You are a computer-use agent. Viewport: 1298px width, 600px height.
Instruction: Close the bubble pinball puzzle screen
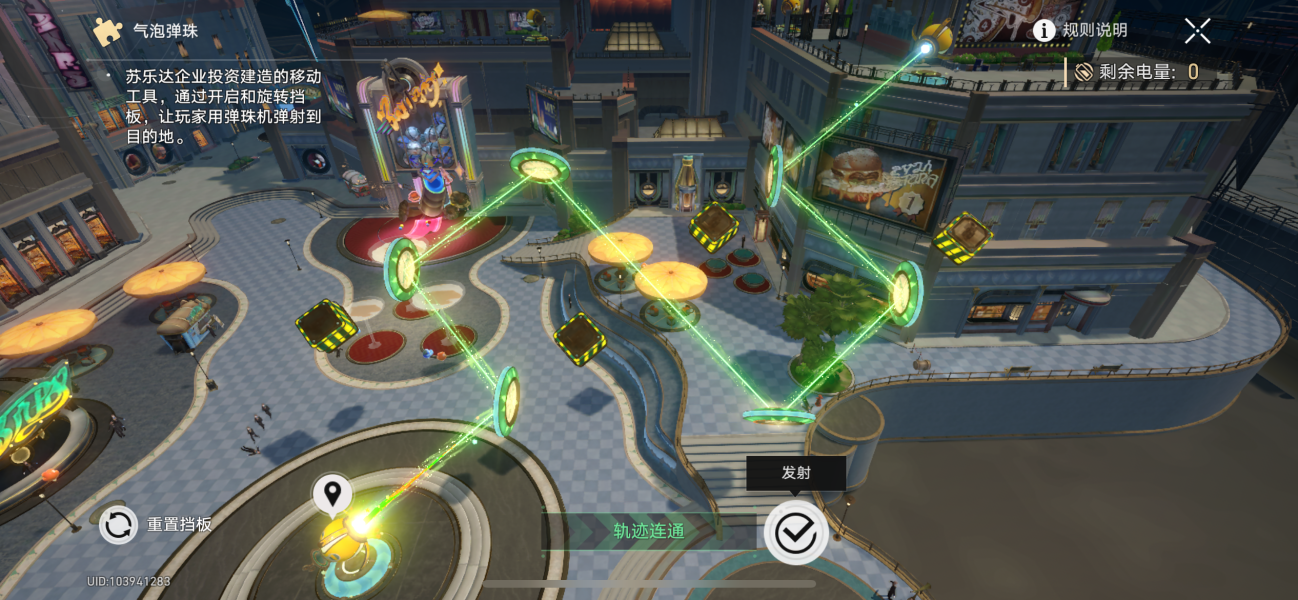coord(1197,31)
